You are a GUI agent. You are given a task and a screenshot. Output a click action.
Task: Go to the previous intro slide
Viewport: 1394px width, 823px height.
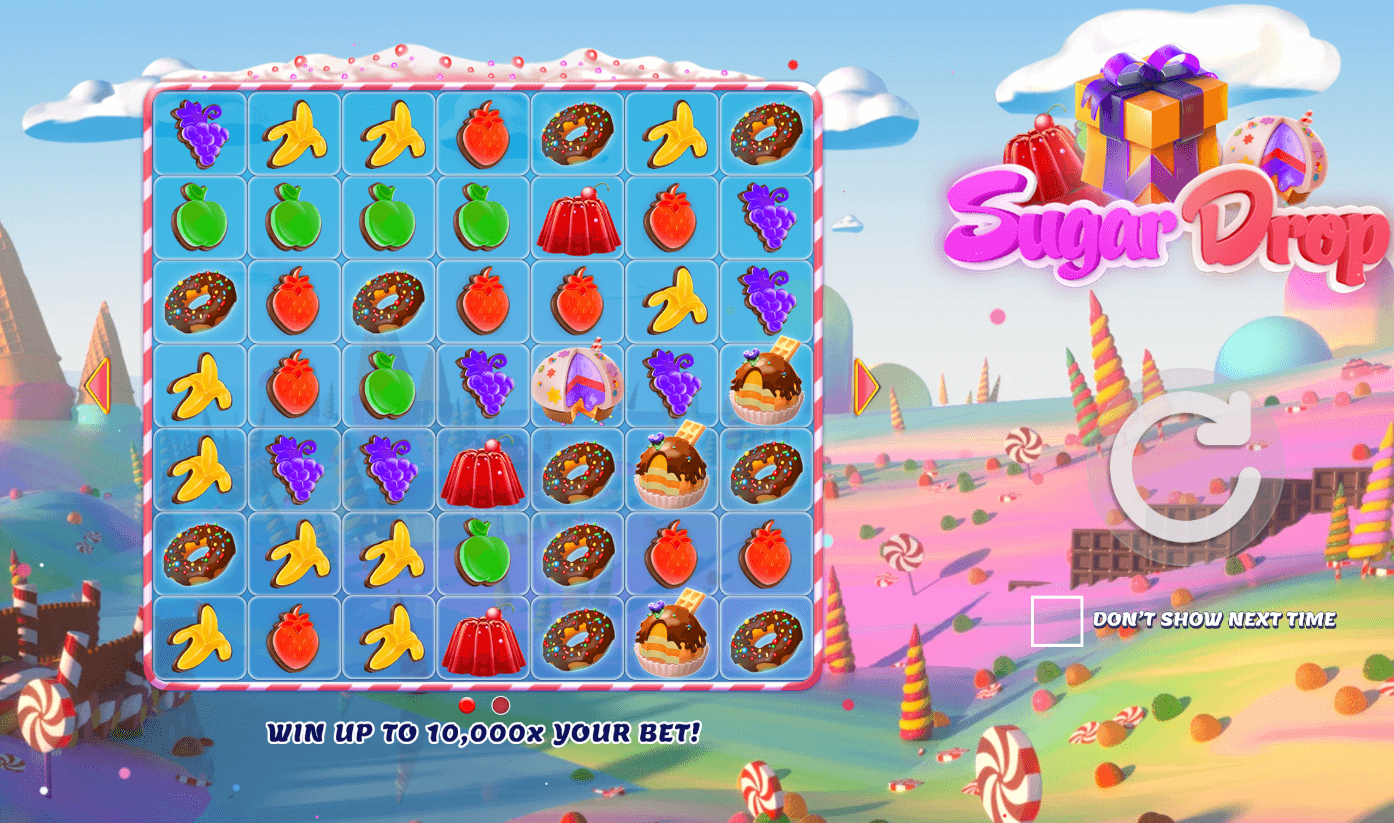(x=97, y=386)
